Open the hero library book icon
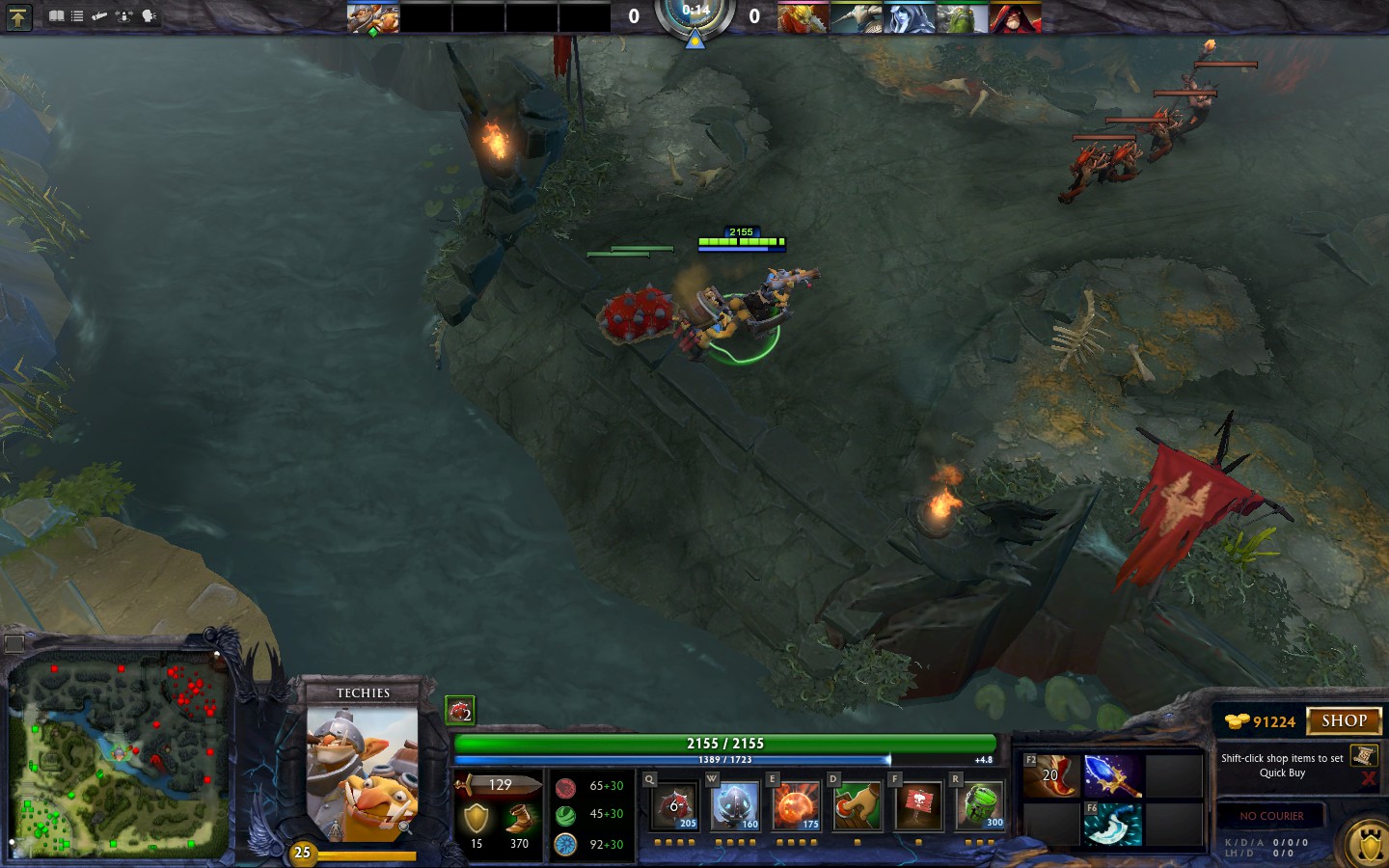Image resolution: width=1389 pixels, height=868 pixels. pos(56,16)
